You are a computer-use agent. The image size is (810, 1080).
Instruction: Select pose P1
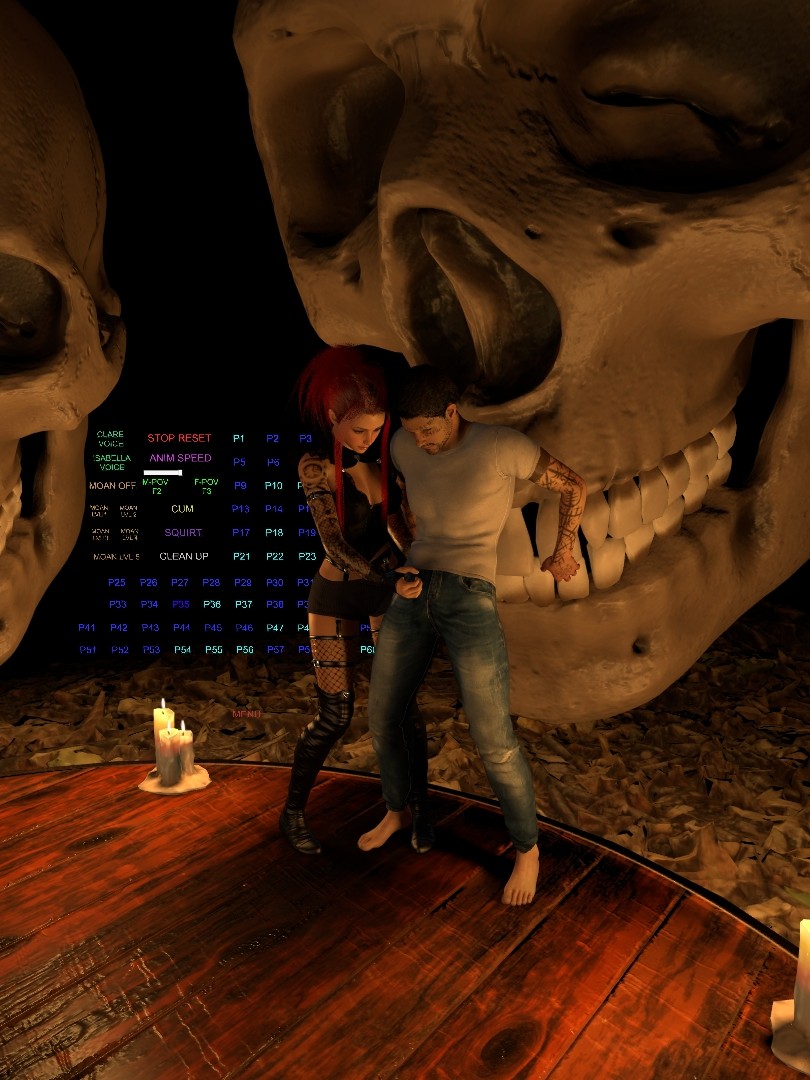(239, 438)
